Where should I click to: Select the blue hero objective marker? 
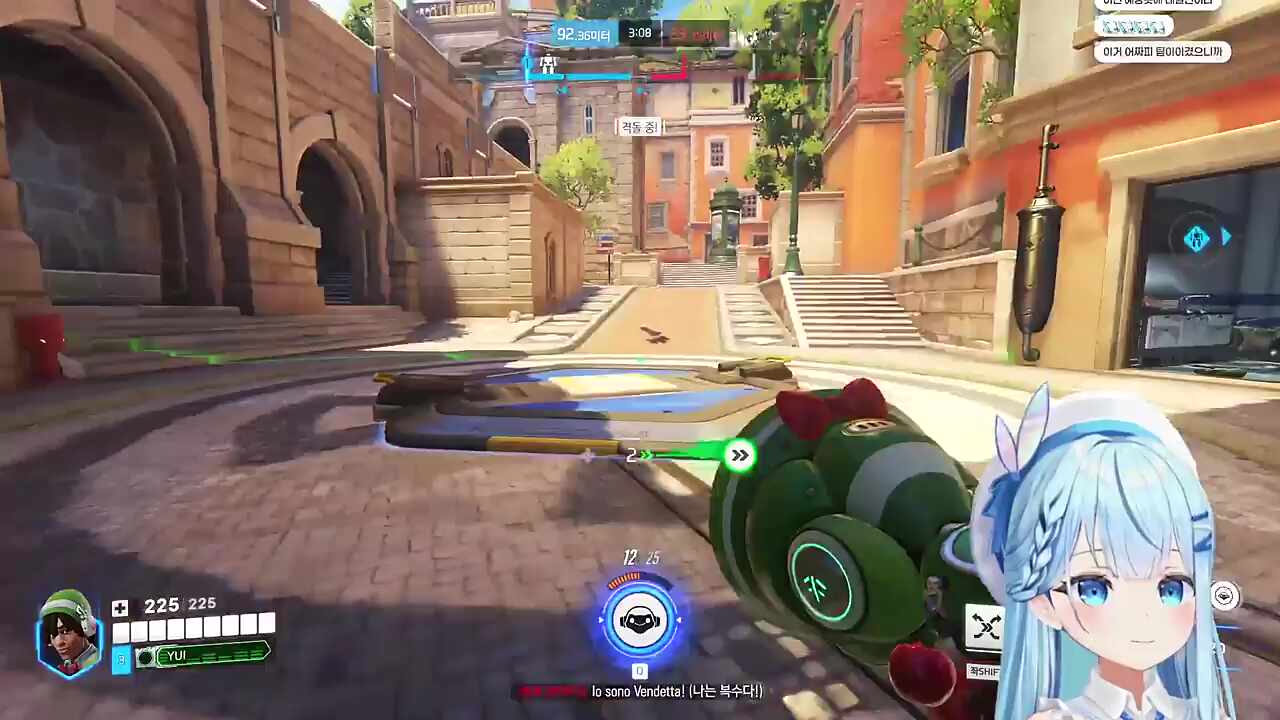coord(1197,238)
